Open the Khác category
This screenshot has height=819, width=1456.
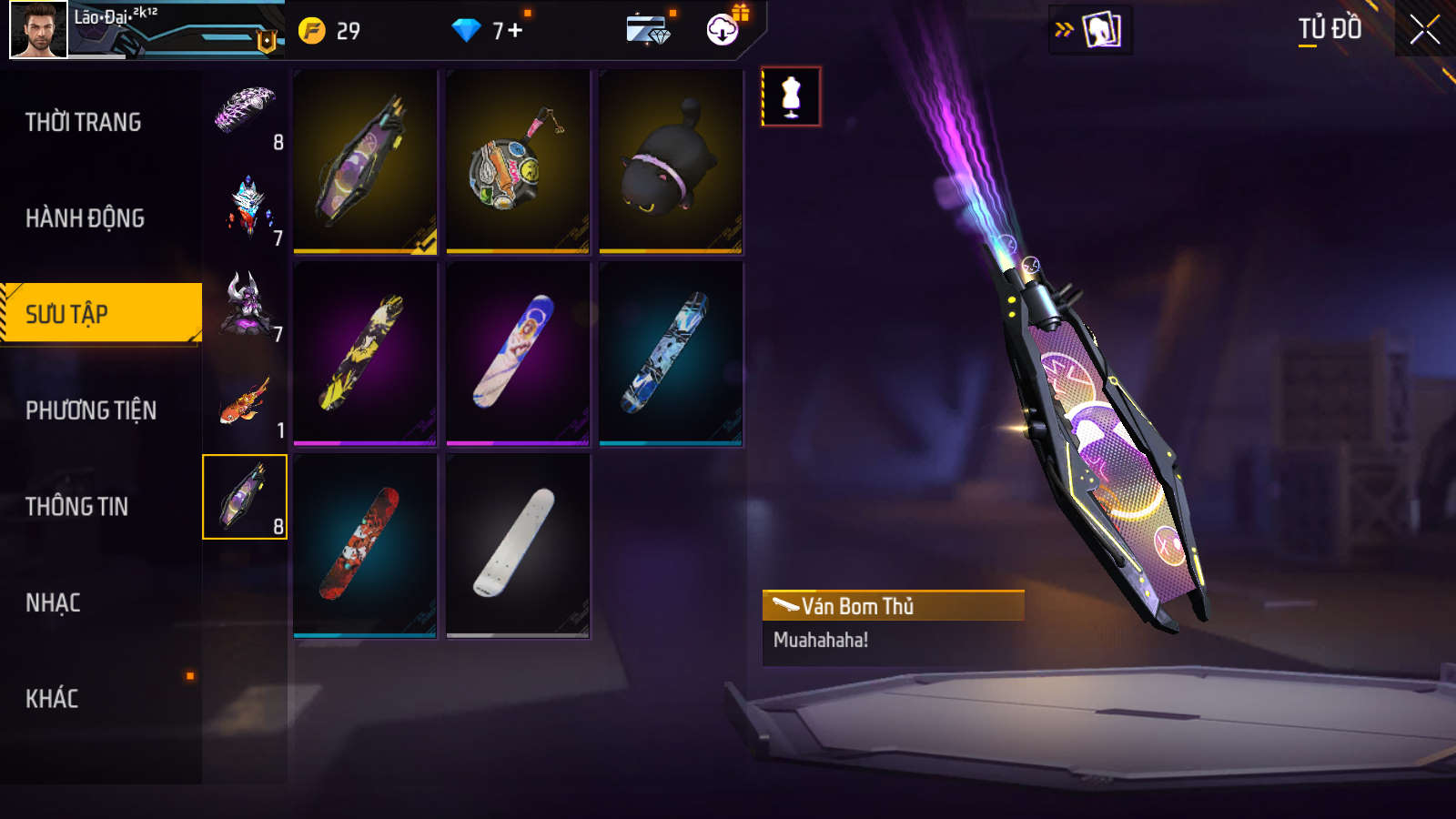tap(52, 699)
